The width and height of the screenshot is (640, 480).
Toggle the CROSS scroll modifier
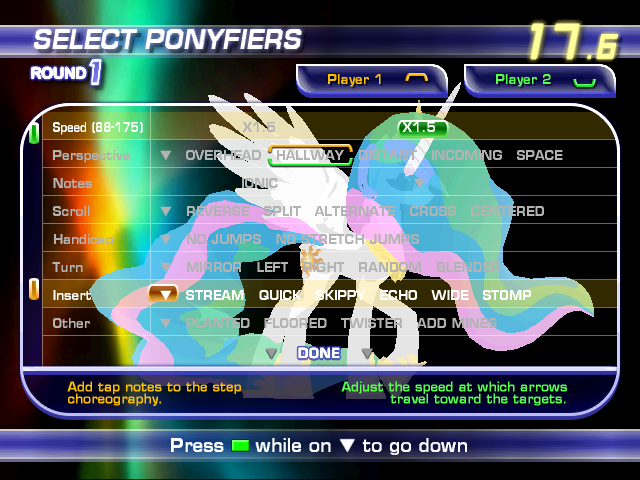click(433, 211)
